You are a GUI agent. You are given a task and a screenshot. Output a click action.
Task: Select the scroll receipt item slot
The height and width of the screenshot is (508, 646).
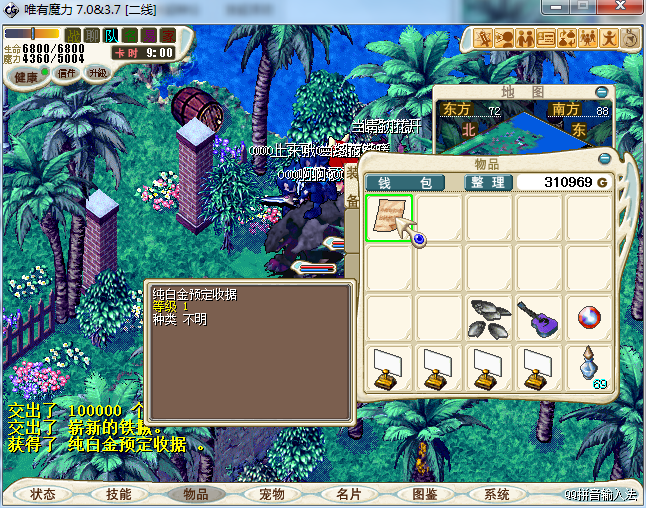coord(389,218)
